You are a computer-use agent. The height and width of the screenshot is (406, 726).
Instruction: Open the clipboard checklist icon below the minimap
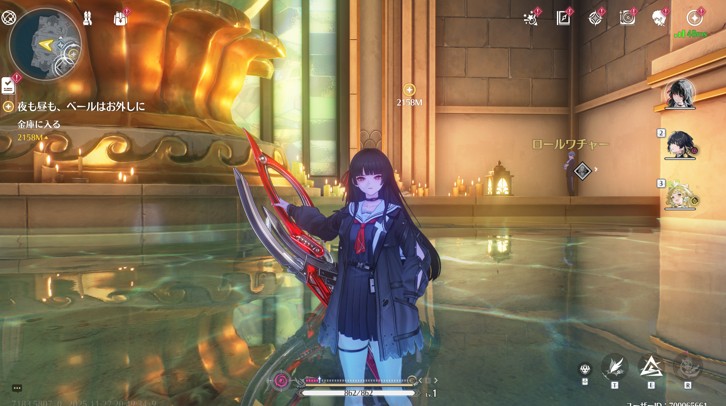(8, 86)
